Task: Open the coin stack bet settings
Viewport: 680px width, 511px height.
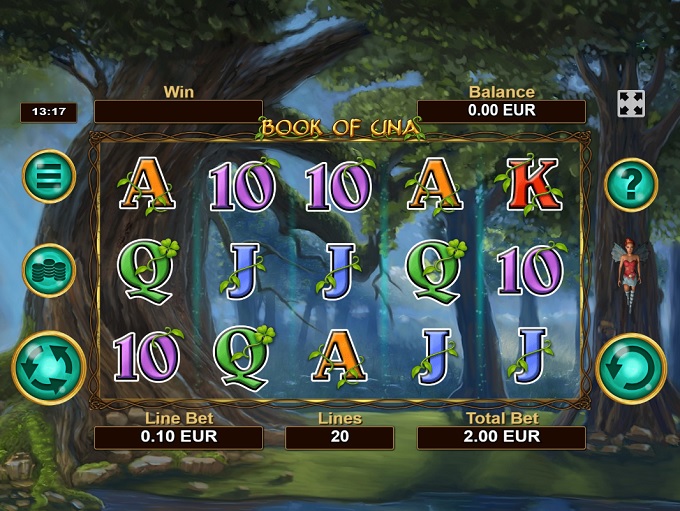Action: (49, 271)
